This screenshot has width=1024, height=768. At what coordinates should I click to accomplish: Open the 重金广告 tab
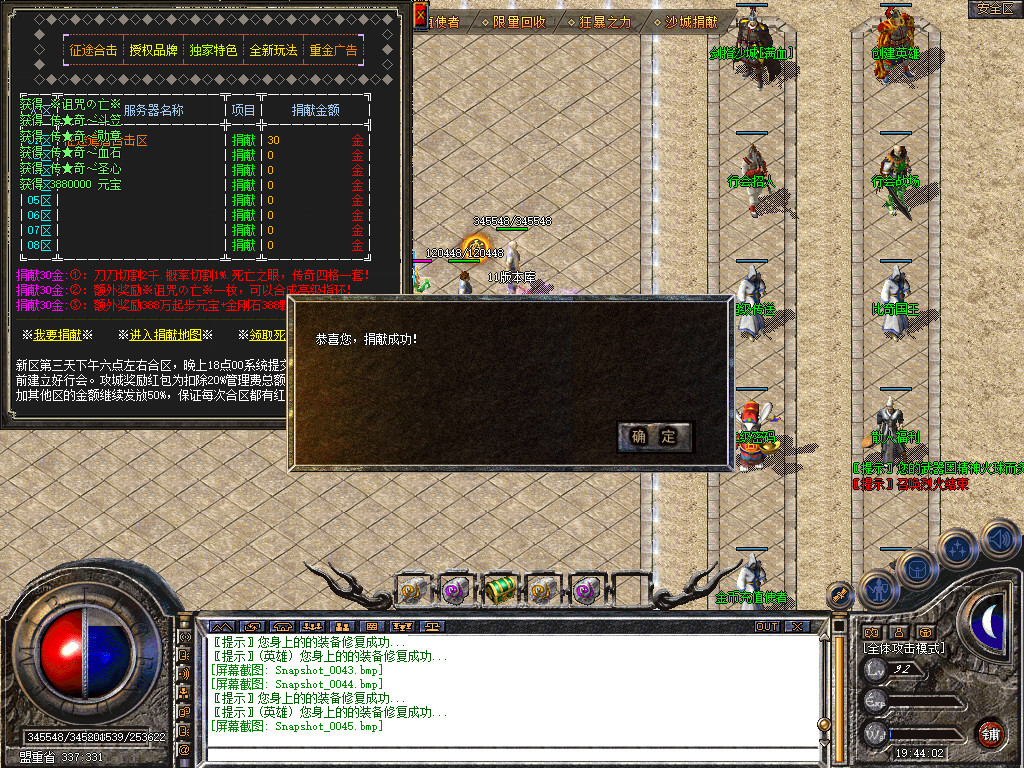point(333,50)
